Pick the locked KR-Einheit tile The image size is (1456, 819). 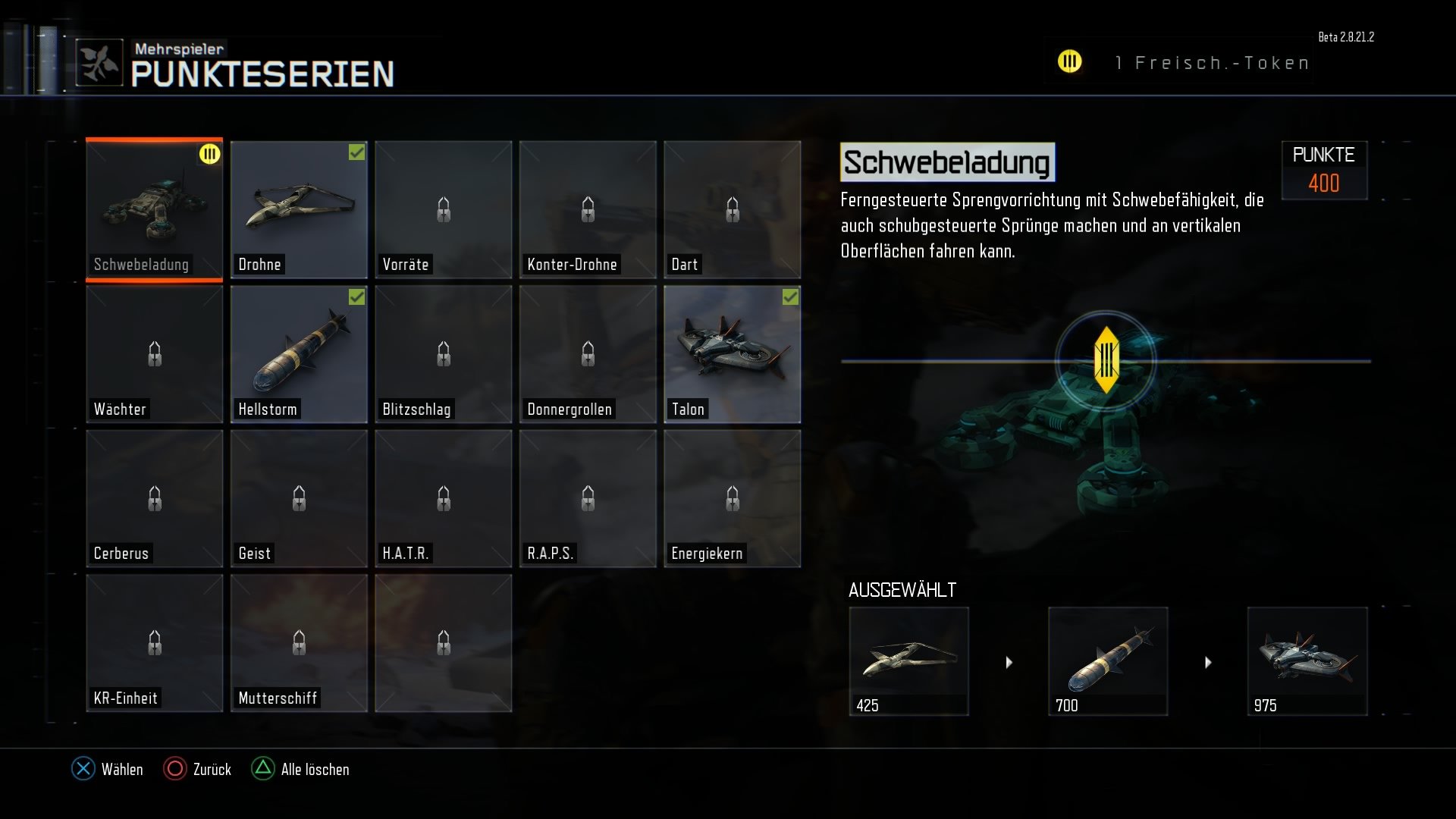point(154,643)
